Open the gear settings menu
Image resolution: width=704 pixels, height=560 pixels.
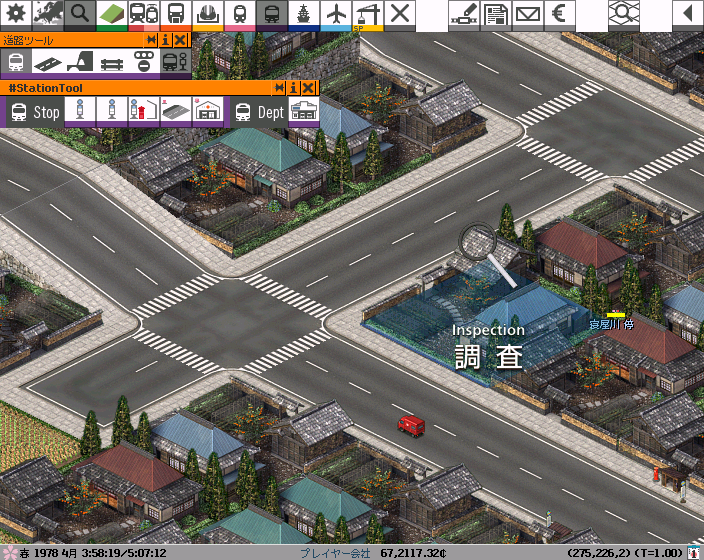point(16,14)
